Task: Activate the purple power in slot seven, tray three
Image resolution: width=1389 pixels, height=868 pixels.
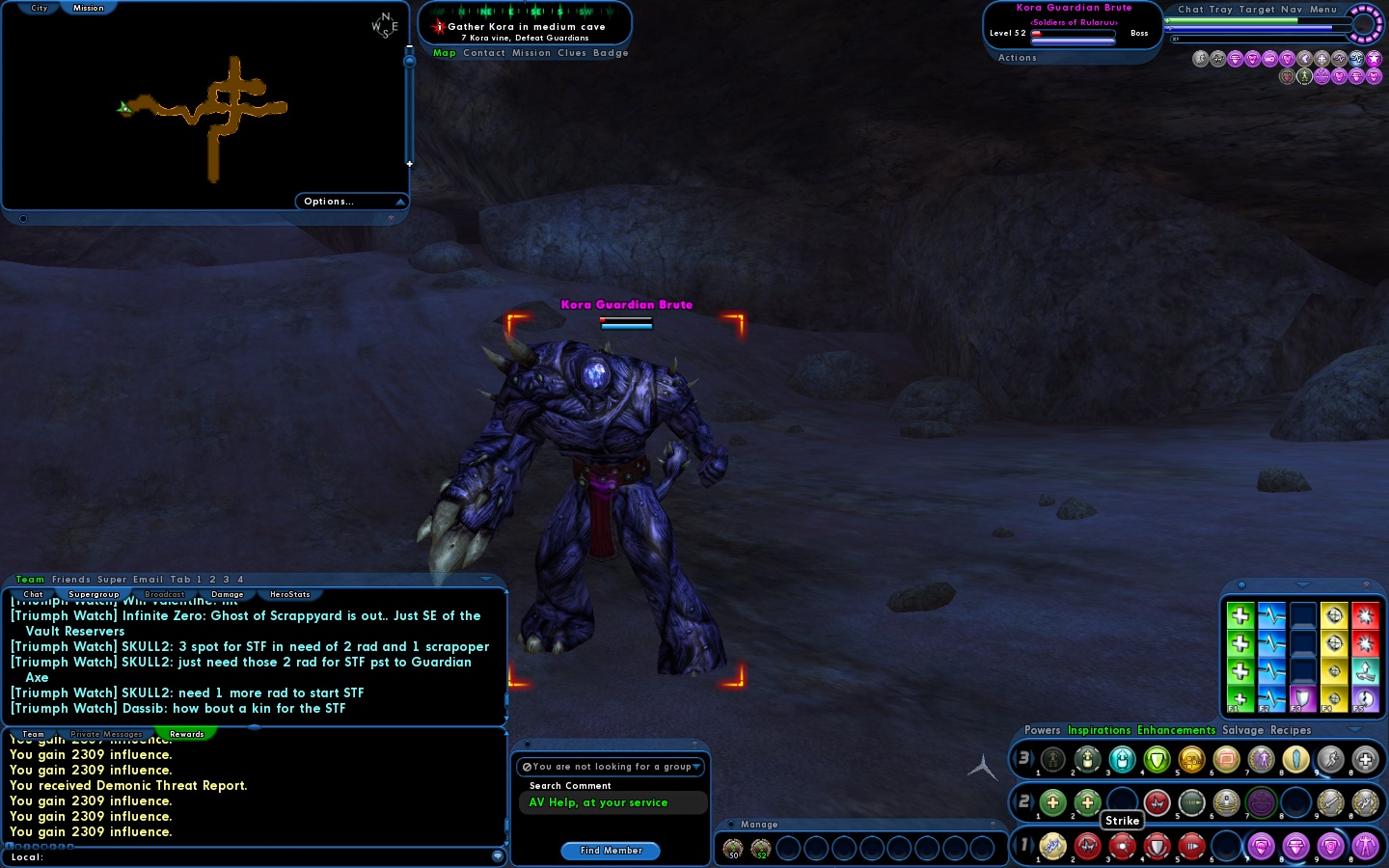Action: pos(1260,760)
